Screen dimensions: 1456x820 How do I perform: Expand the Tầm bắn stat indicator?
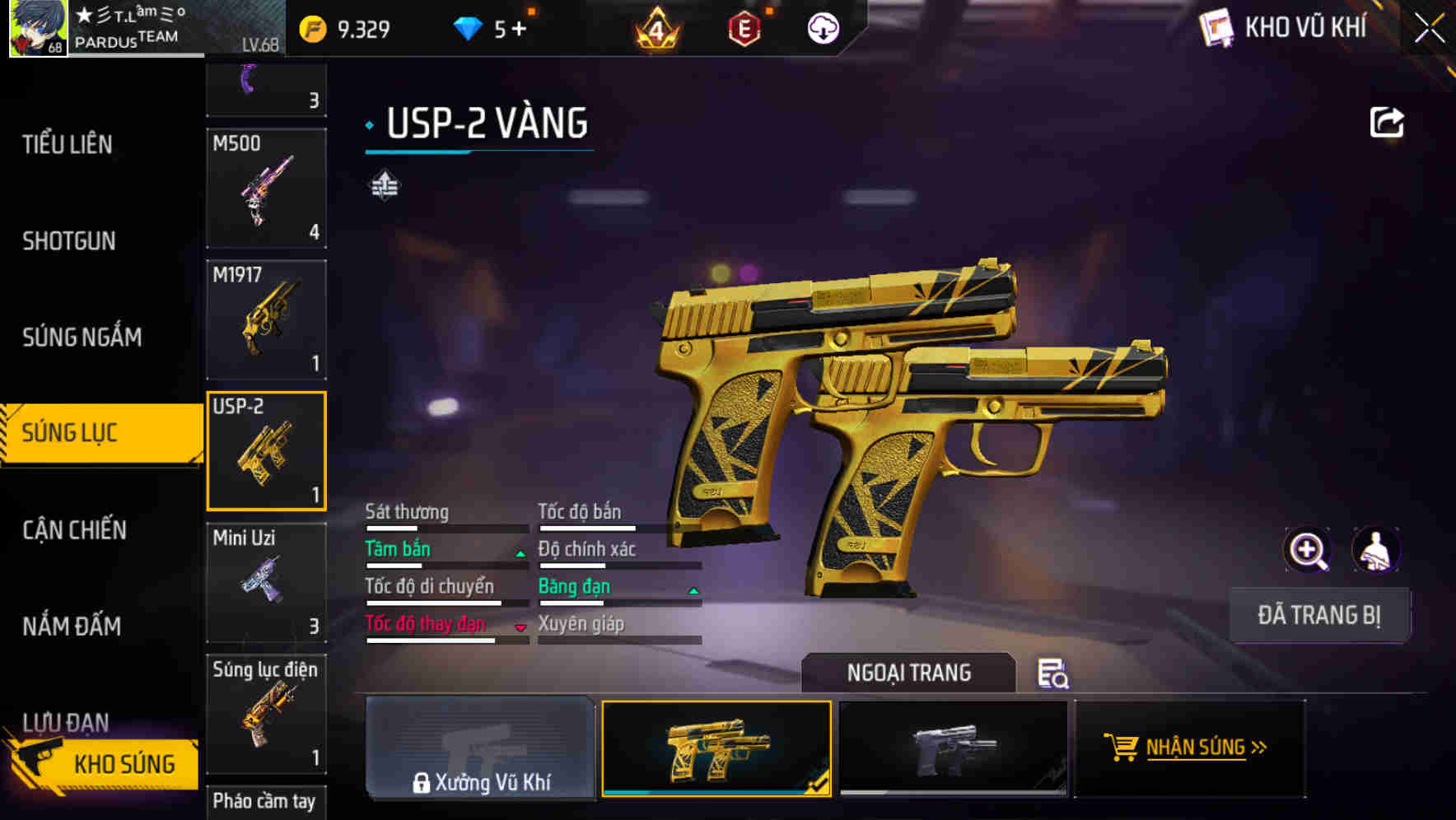click(x=520, y=553)
